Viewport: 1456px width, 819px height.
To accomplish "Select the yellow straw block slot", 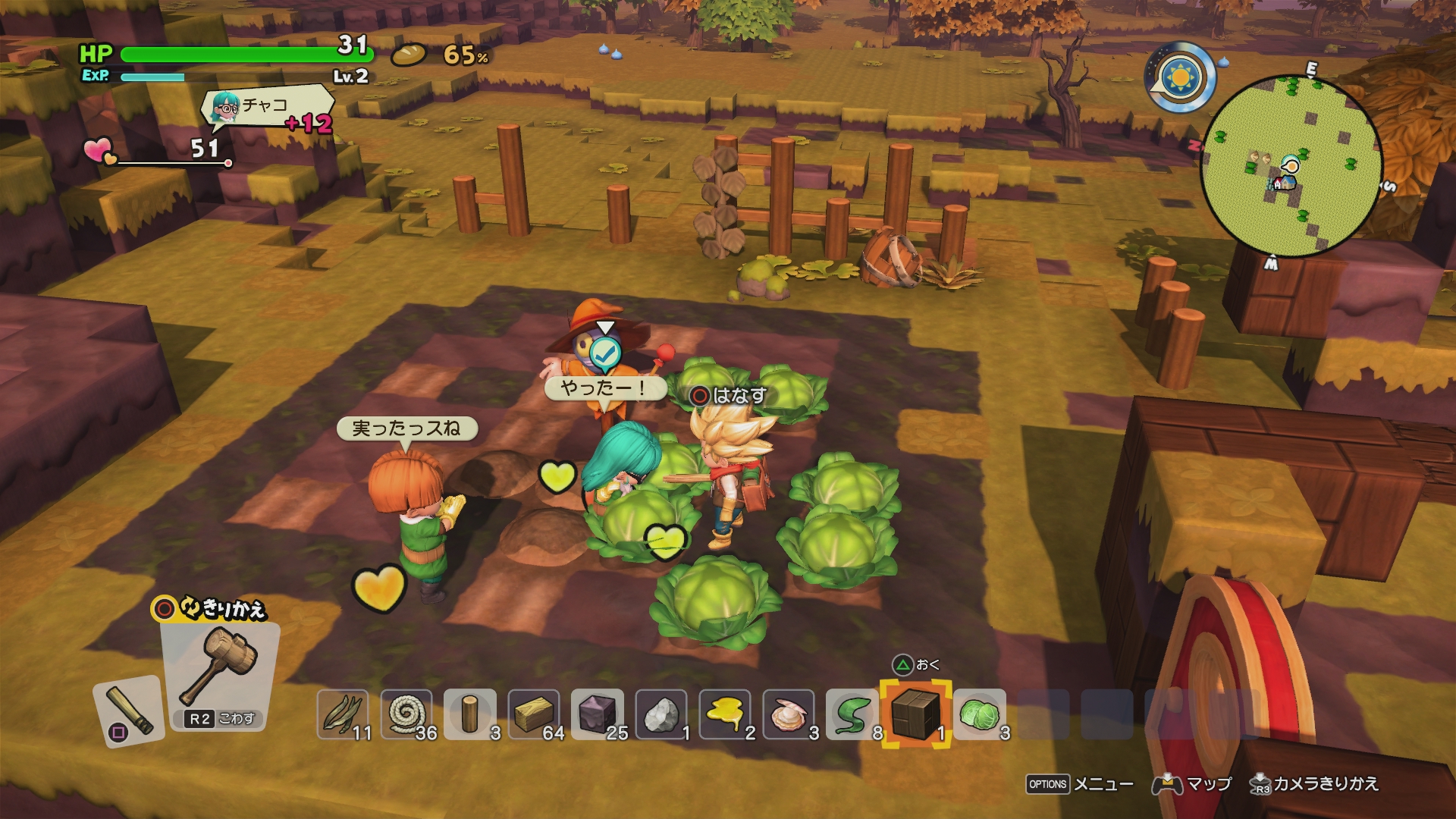I will click(534, 714).
